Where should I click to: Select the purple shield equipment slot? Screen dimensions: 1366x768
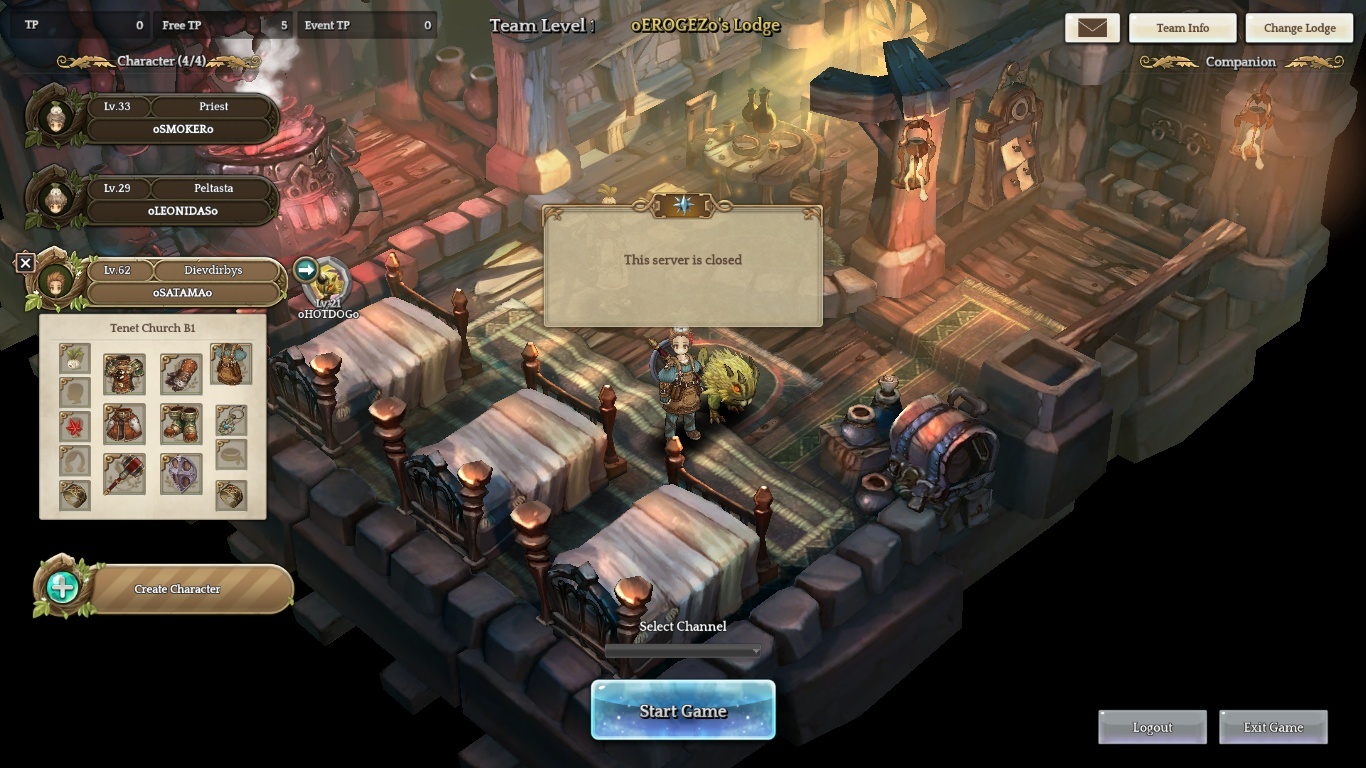click(181, 474)
